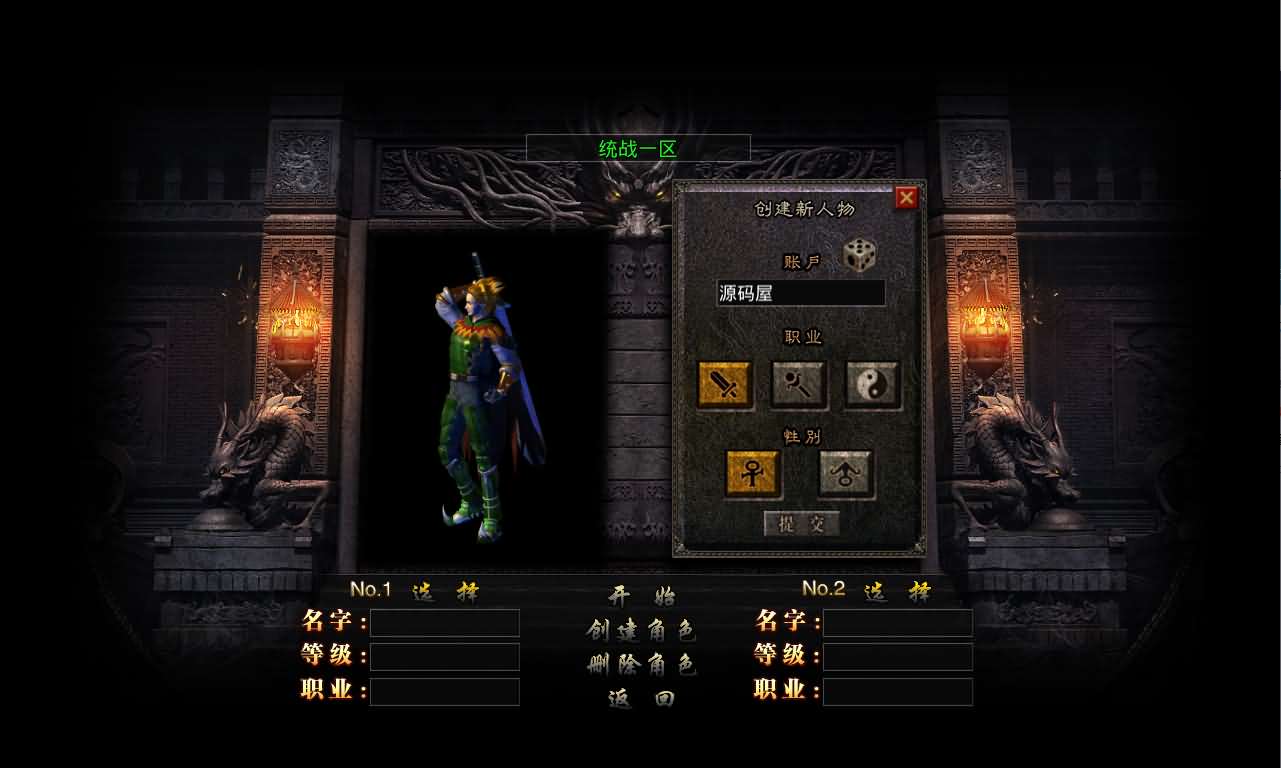1281x768 pixels.
Task: Toggle the taoist profession selection
Action: coord(870,383)
